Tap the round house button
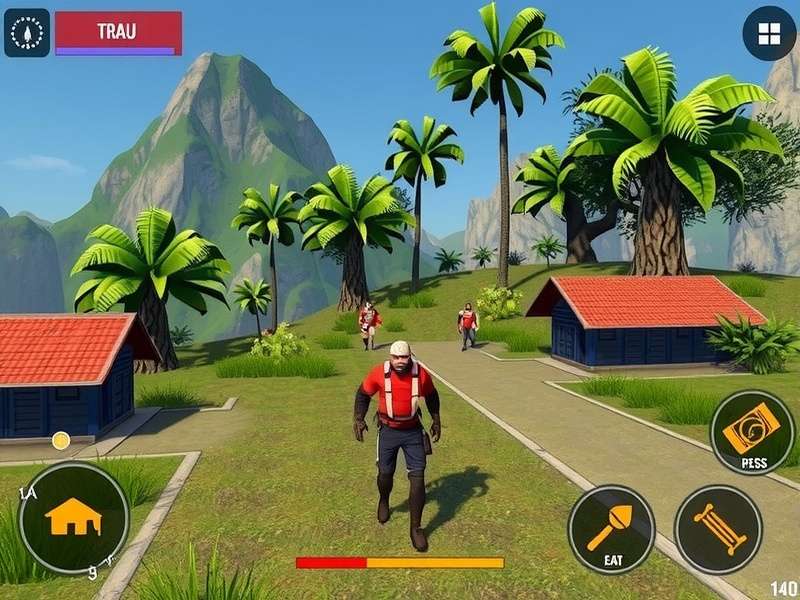The image size is (800, 600). 74,516
